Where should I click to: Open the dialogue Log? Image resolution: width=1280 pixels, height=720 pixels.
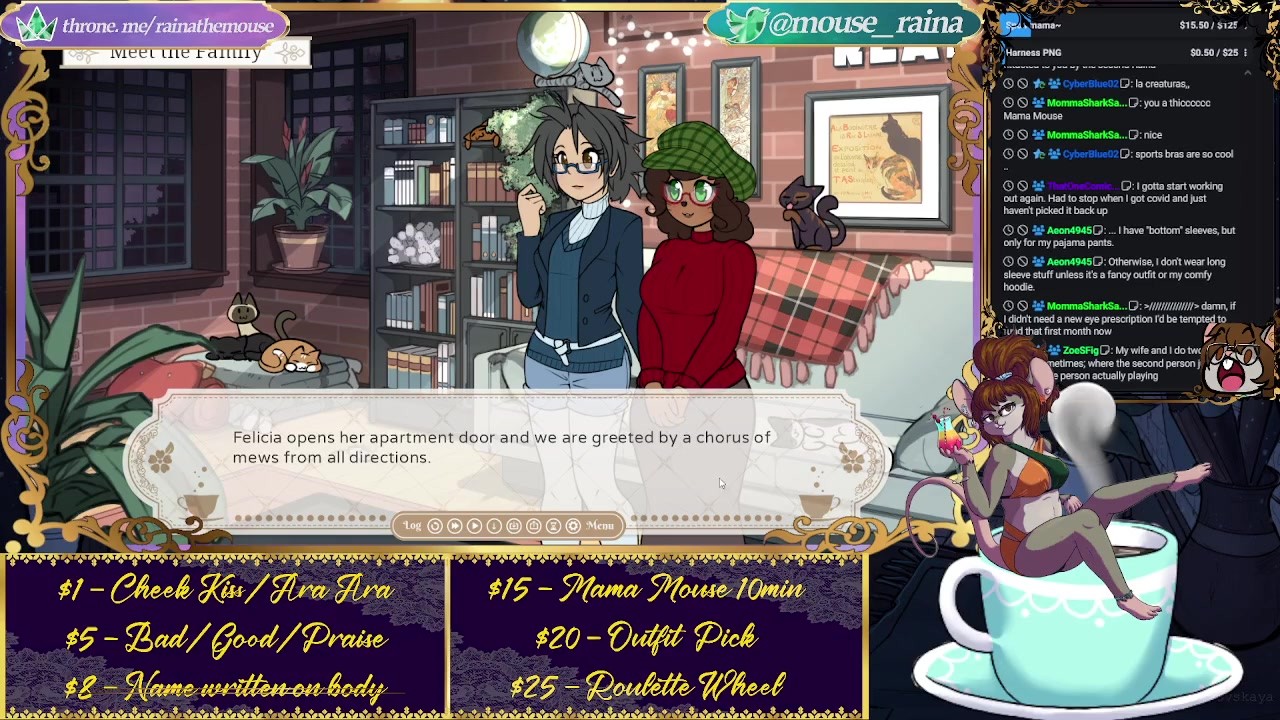pos(412,526)
